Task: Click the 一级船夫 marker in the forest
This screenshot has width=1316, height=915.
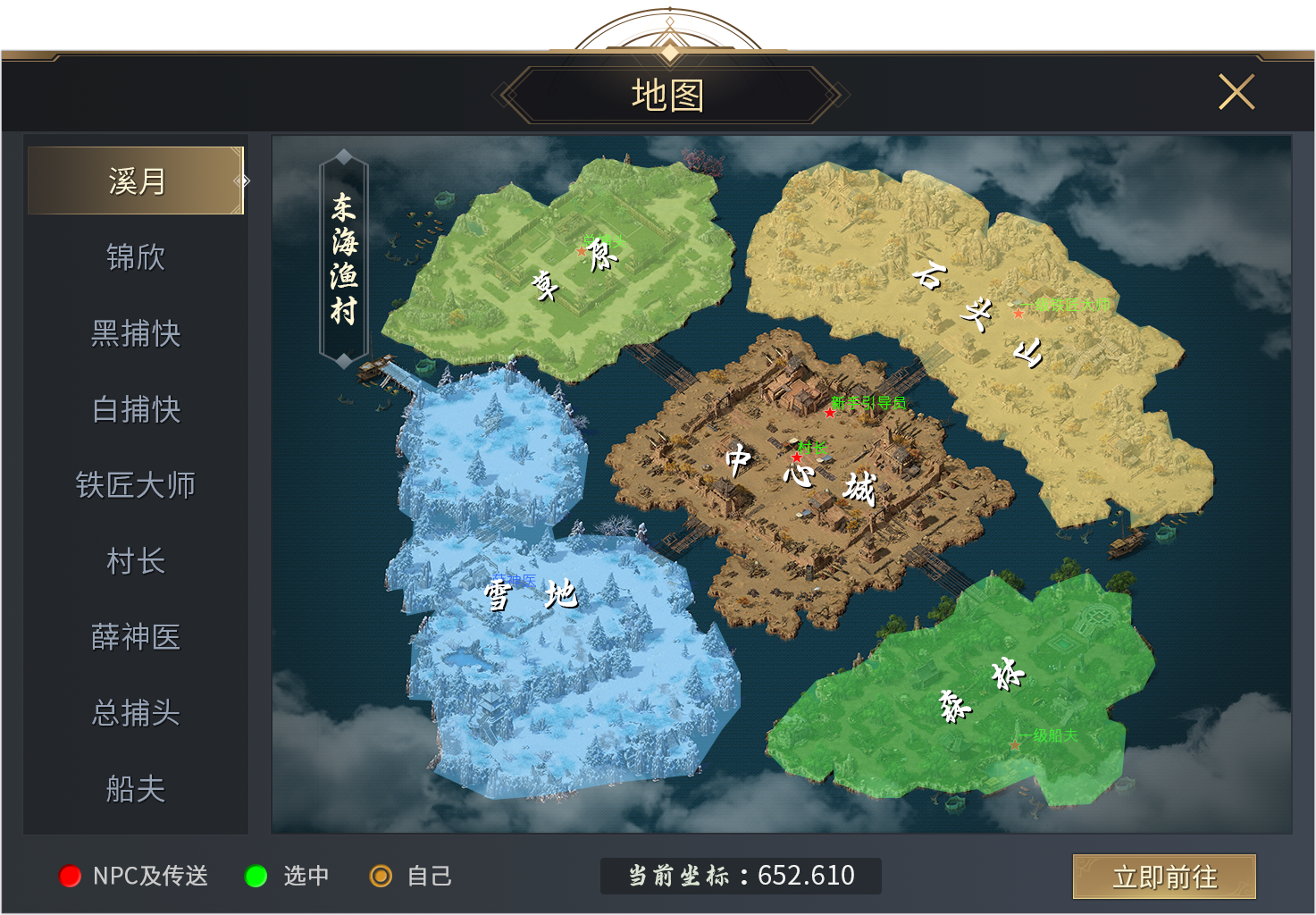Action: click(x=1016, y=744)
